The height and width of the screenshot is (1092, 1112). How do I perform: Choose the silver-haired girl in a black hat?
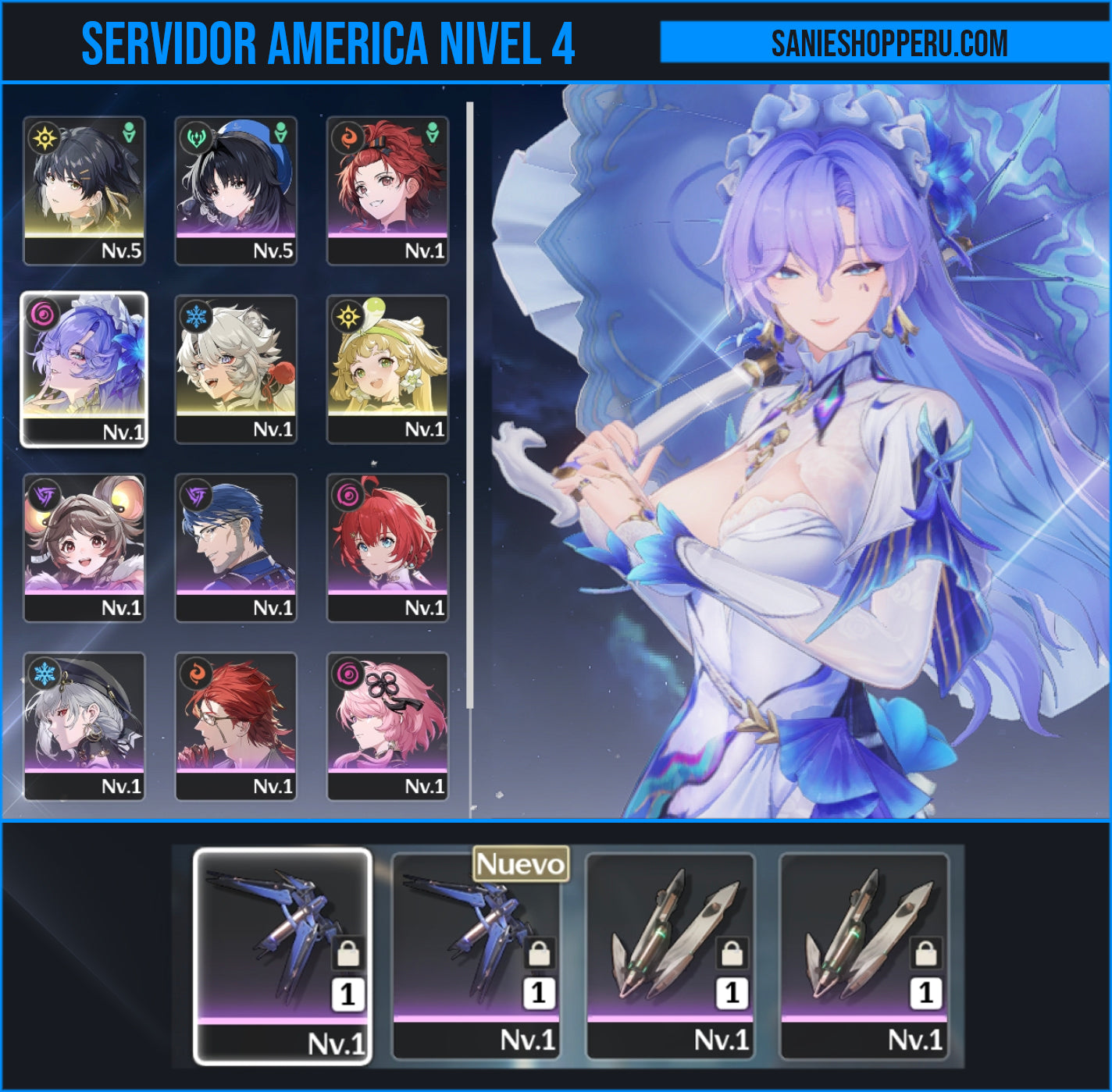(x=84, y=727)
